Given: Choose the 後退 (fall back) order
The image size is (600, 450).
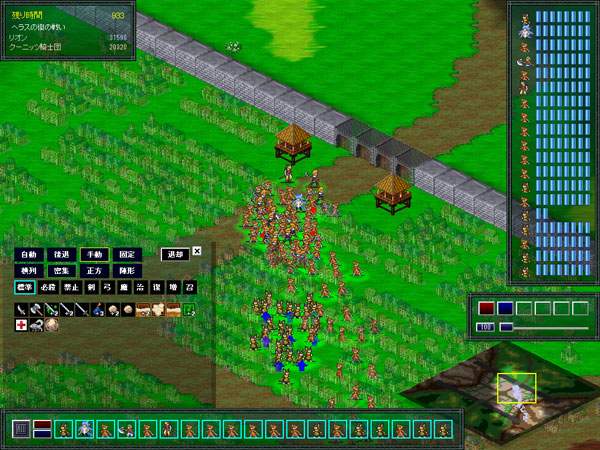Looking at the screenshot, I should (62, 255).
